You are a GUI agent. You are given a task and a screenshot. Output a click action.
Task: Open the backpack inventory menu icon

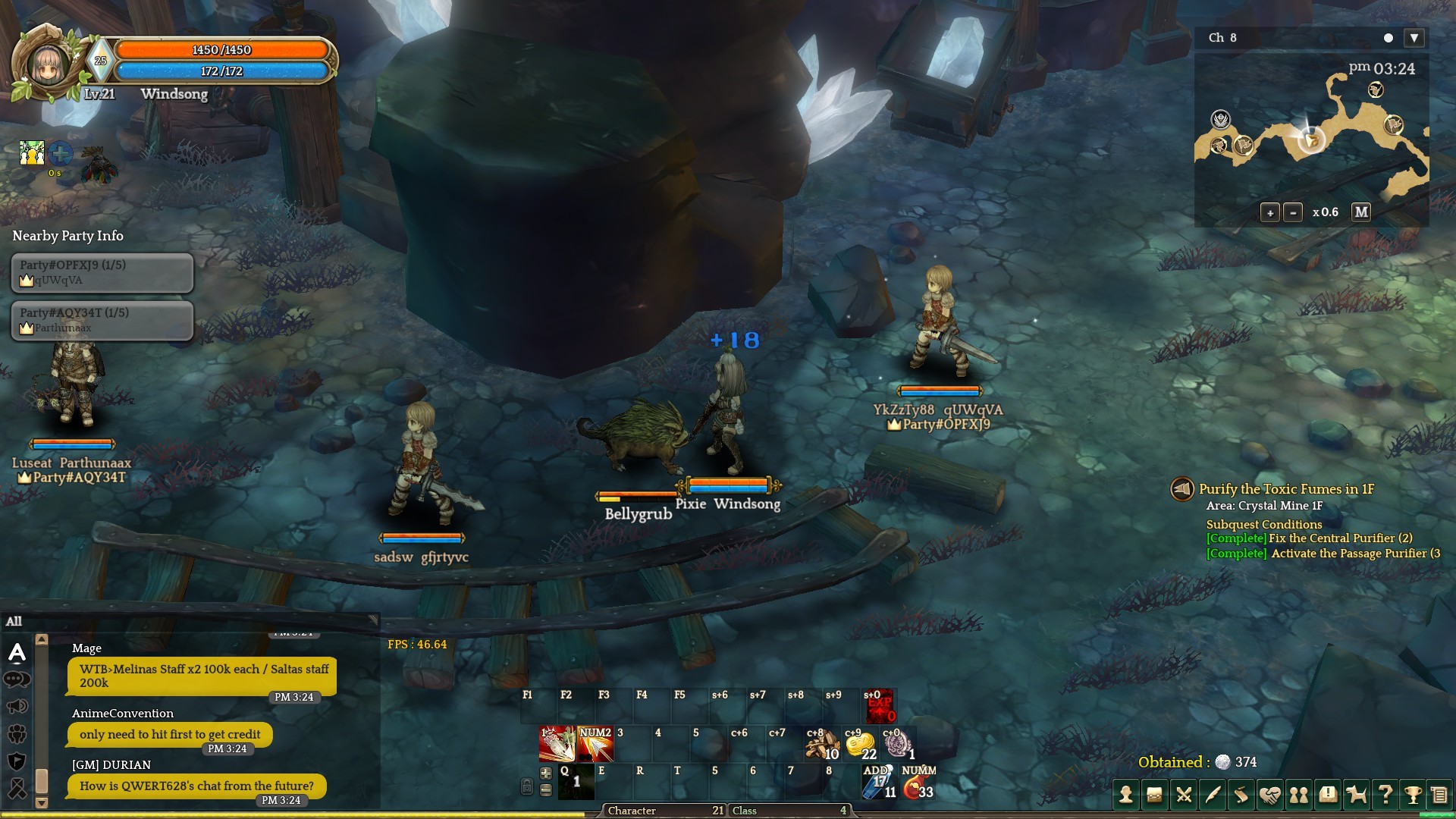click(x=1155, y=795)
